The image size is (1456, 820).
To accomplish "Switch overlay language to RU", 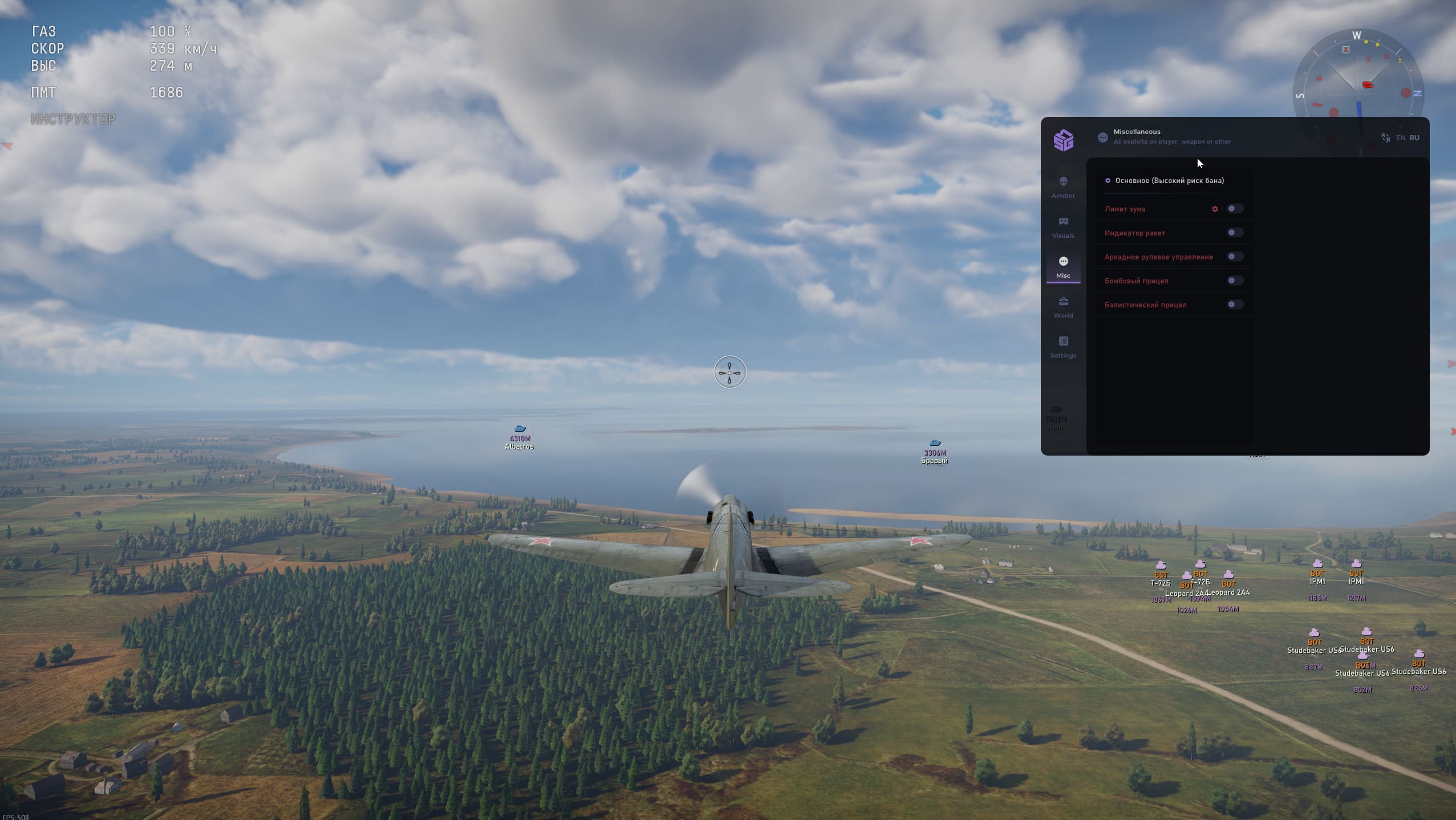I will pyautogui.click(x=1414, y=138).
